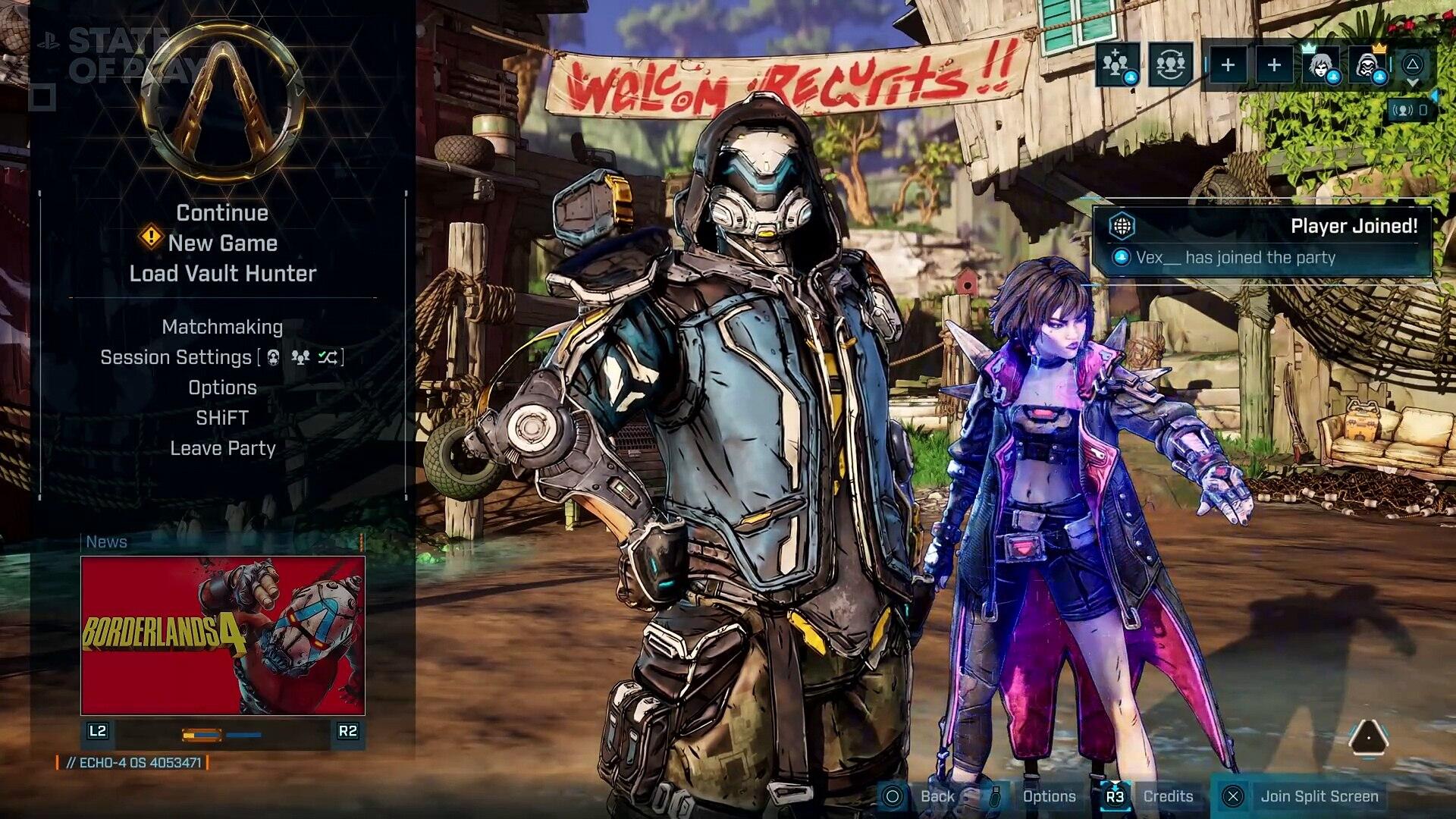1456x819 pixels.
Task: Open Load Vault Hunter
Action: (x=222, y=274)
